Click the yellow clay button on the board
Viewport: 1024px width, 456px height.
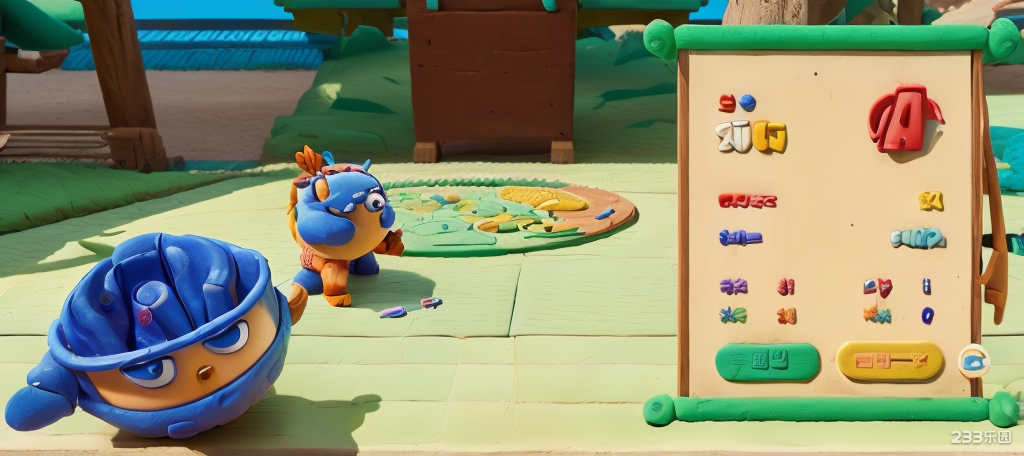[x=890, y=361]
